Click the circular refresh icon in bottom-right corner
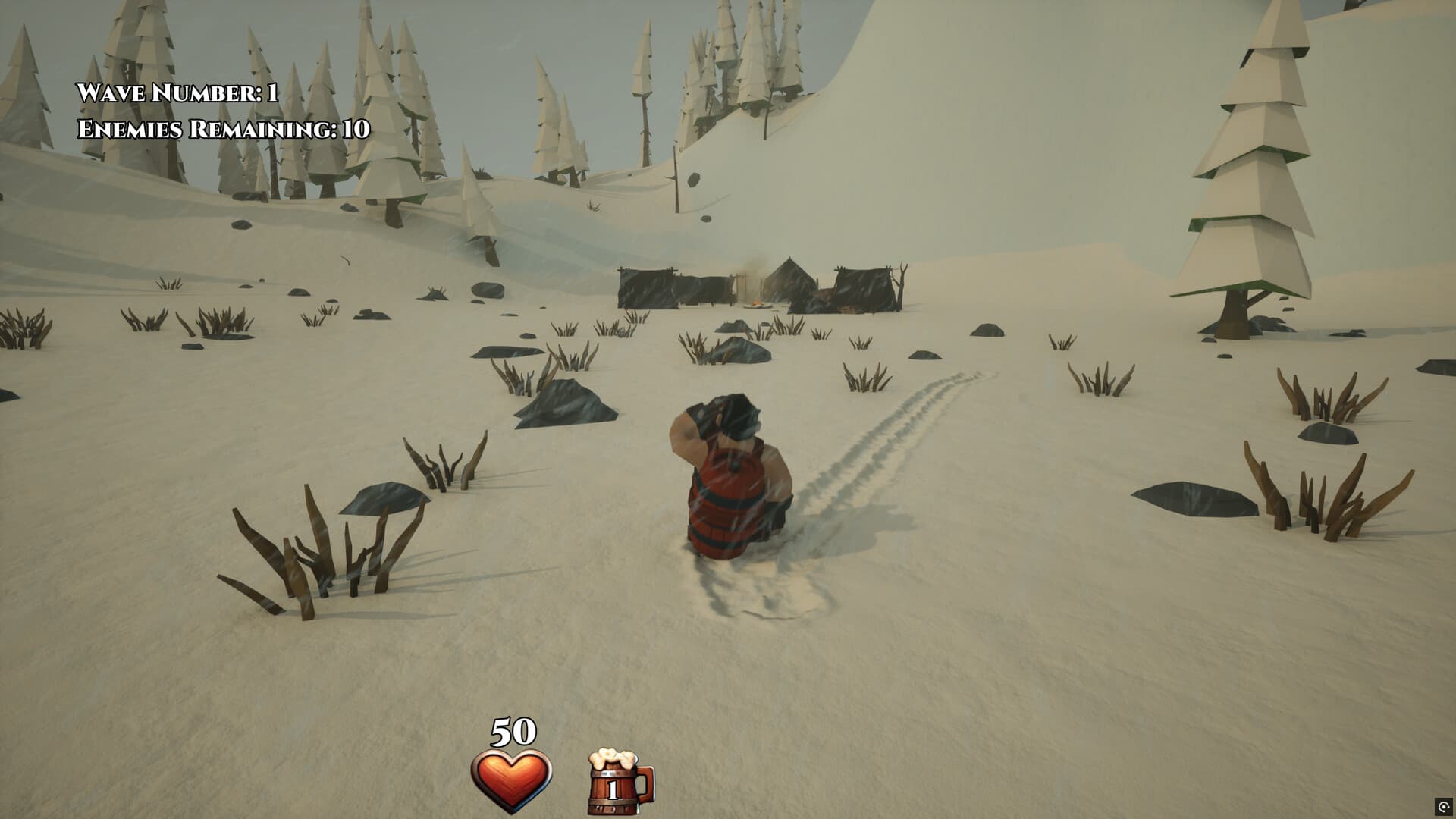Screen dimensions: 1456x819 tap(1445, 807)
